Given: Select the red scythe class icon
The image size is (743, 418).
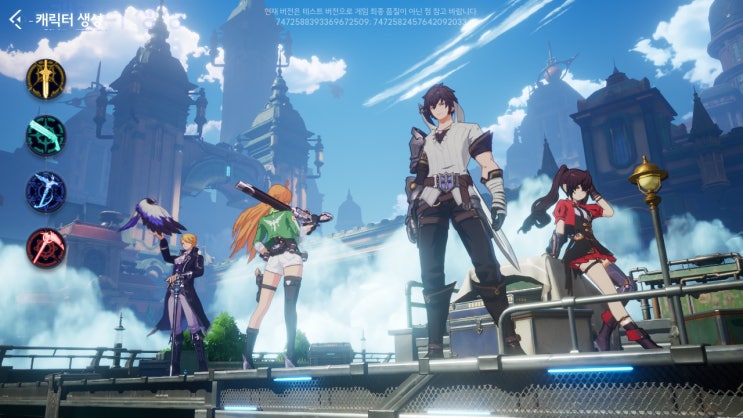Looking at the screenshot, I should tap(46, 248).
